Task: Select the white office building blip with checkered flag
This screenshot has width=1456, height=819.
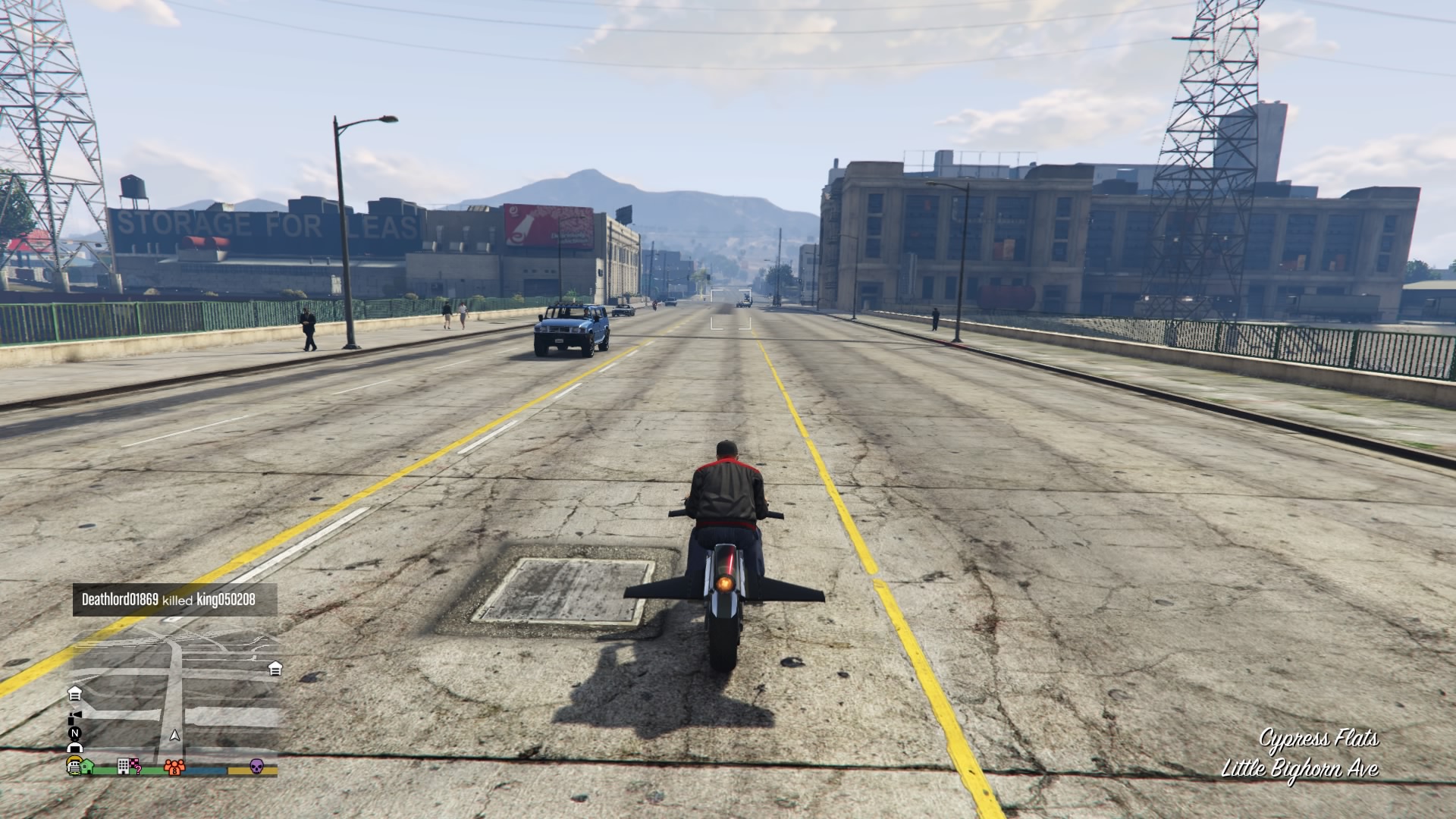Action: coord(124,767)
